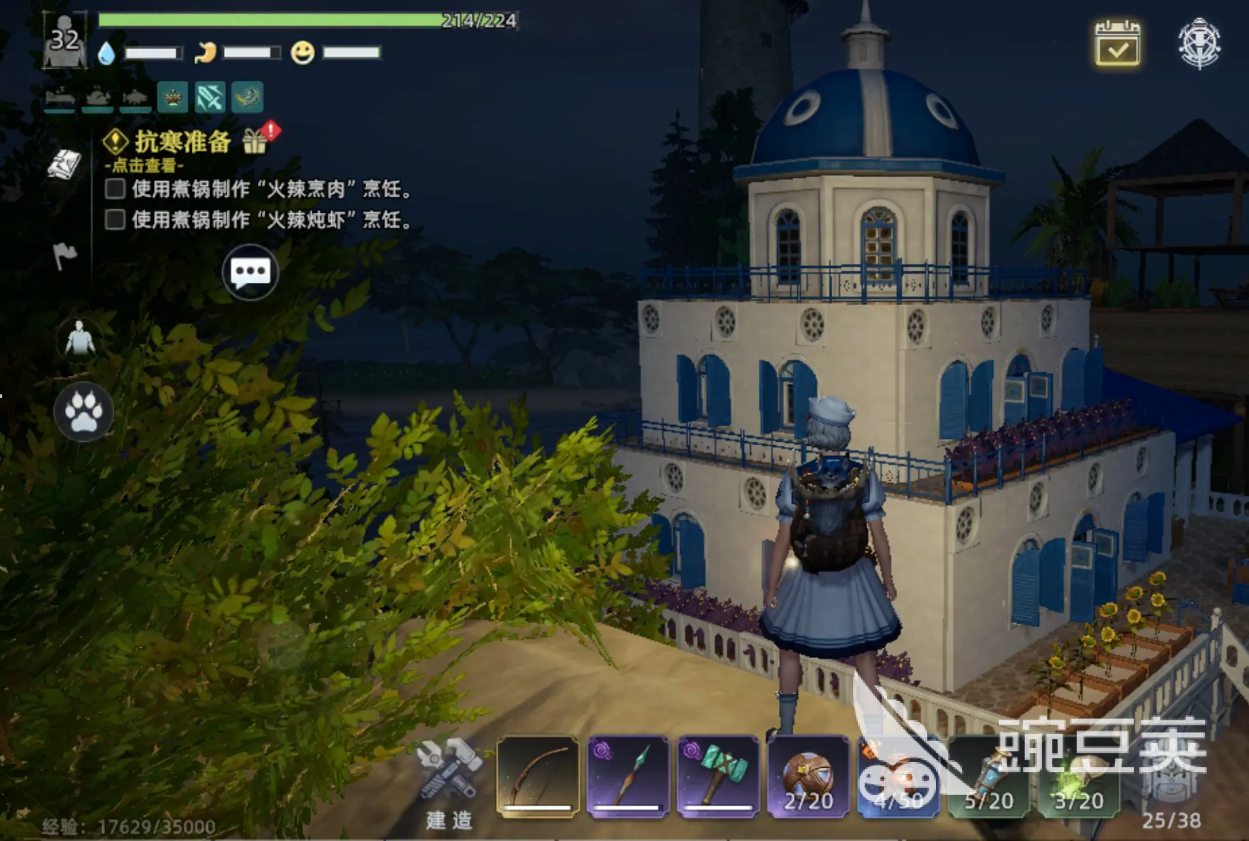Select the bow hotbar slot
This screenshot has width=1249, height=841.
click(538, 777)
